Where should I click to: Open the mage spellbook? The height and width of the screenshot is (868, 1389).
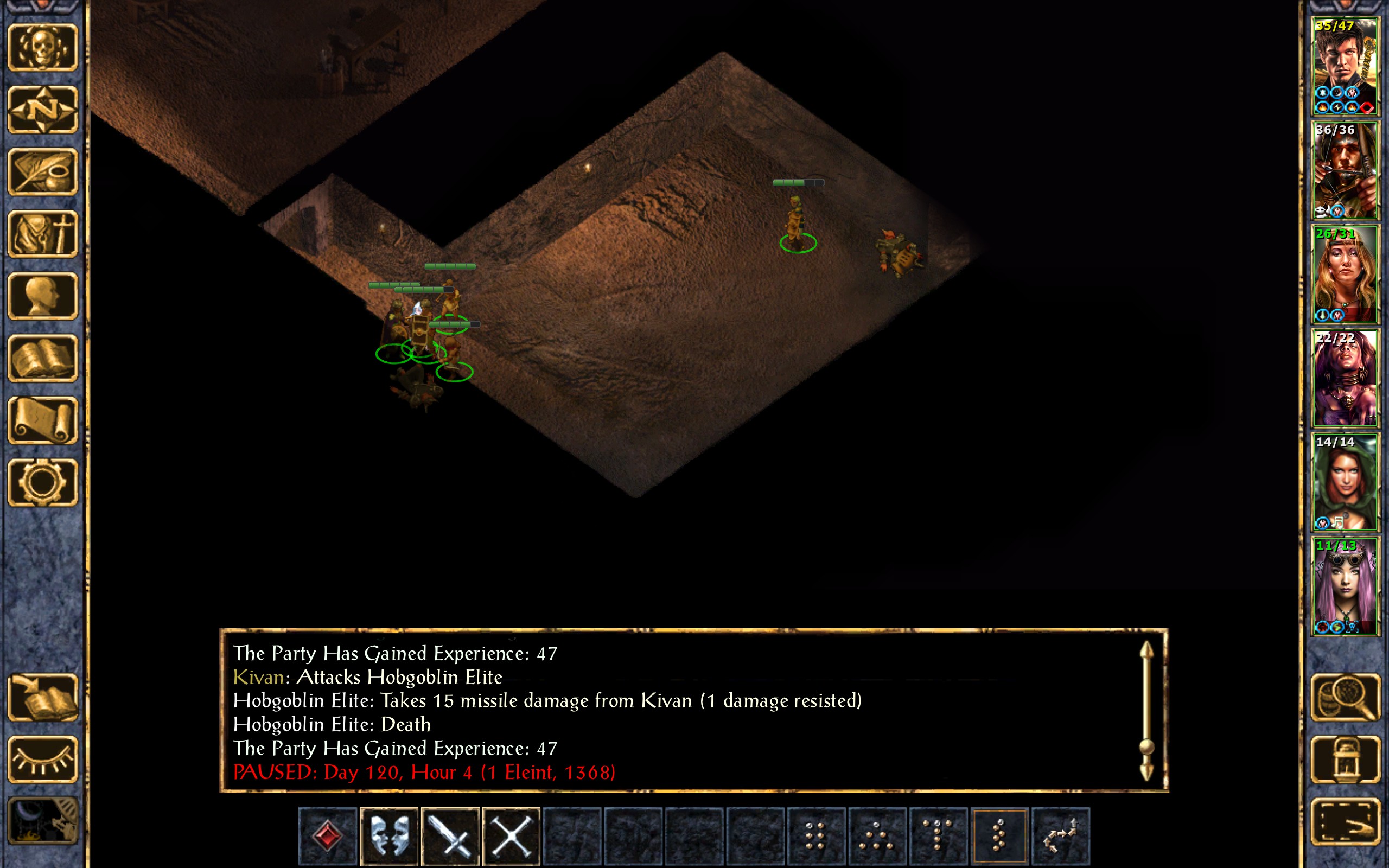point(42,358)
